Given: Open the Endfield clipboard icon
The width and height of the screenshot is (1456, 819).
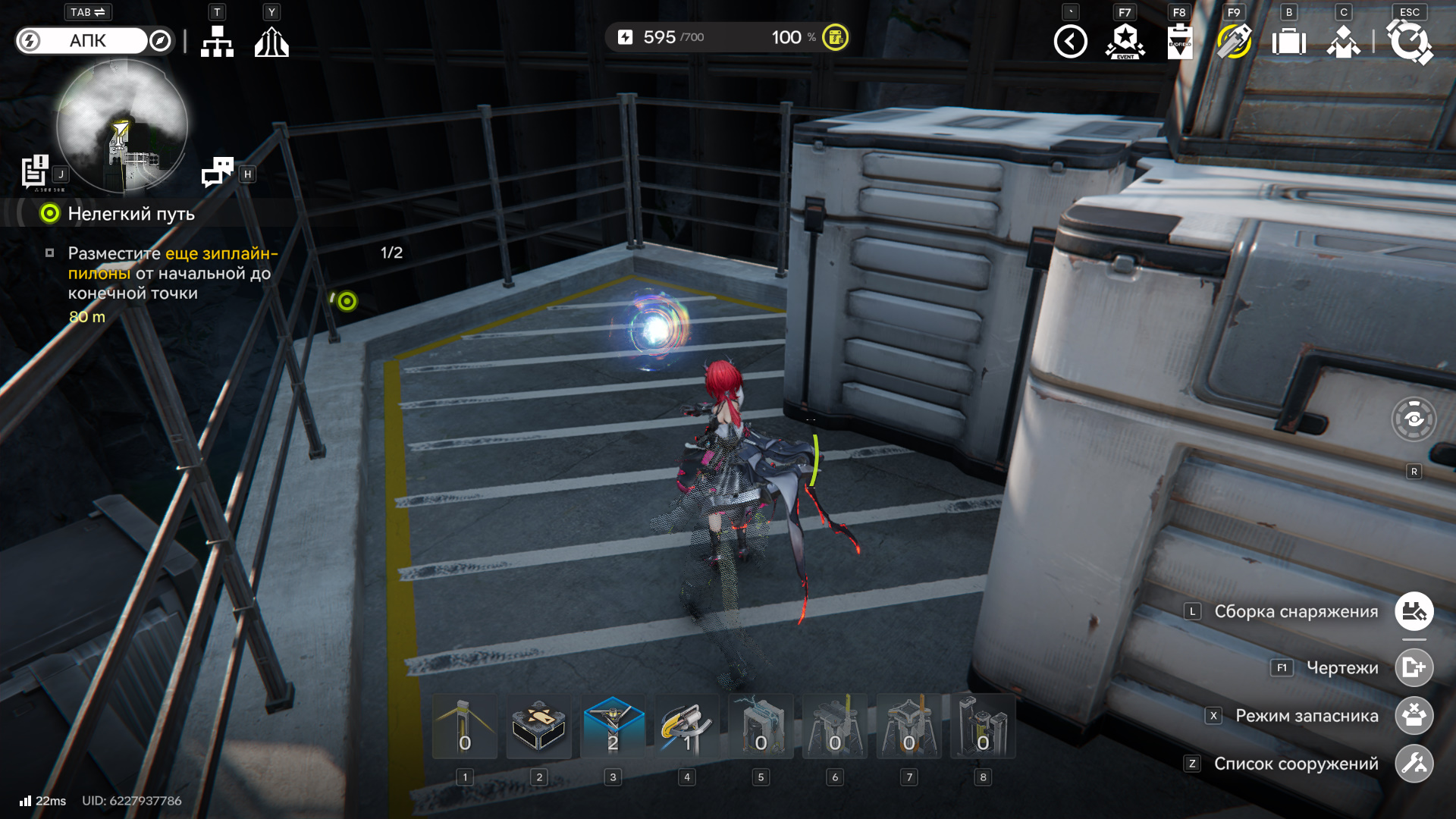Looking at the screenshot, I should [1180, 42].
